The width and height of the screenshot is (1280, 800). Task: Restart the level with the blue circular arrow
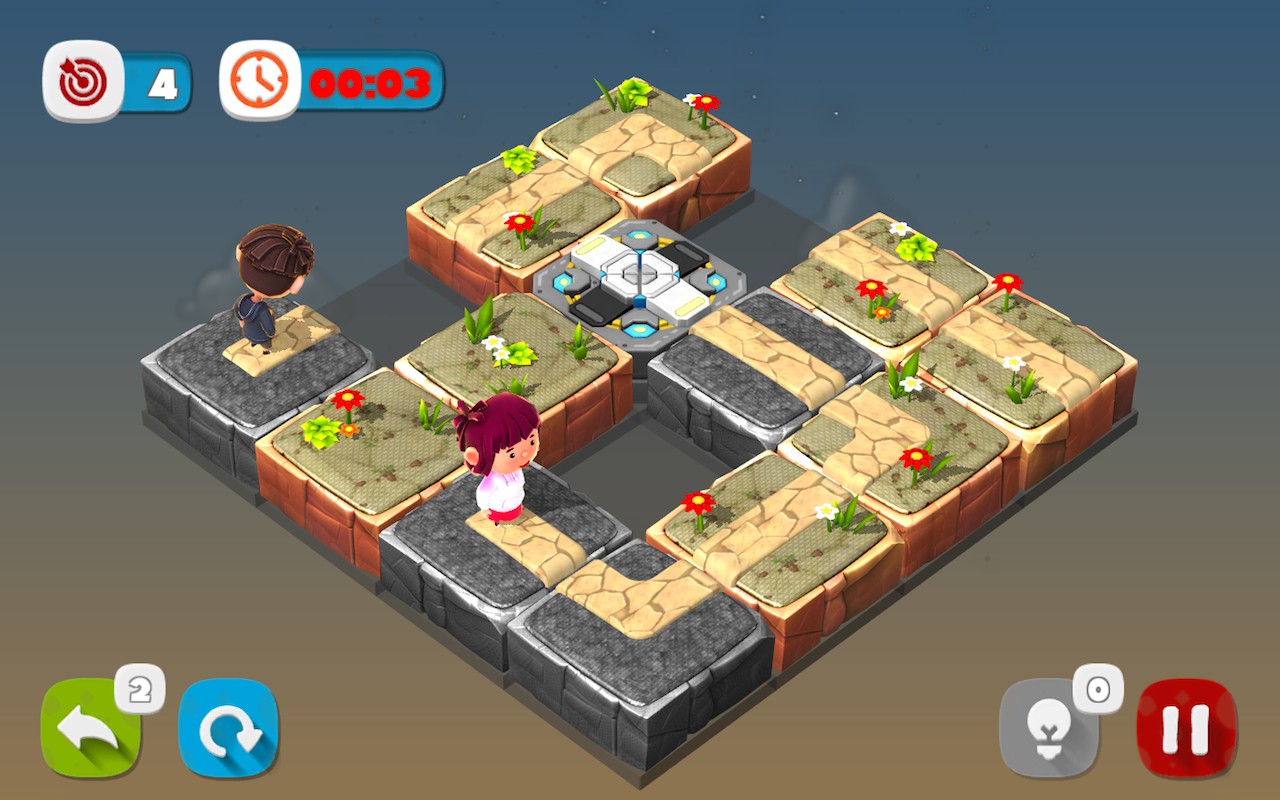228,728
